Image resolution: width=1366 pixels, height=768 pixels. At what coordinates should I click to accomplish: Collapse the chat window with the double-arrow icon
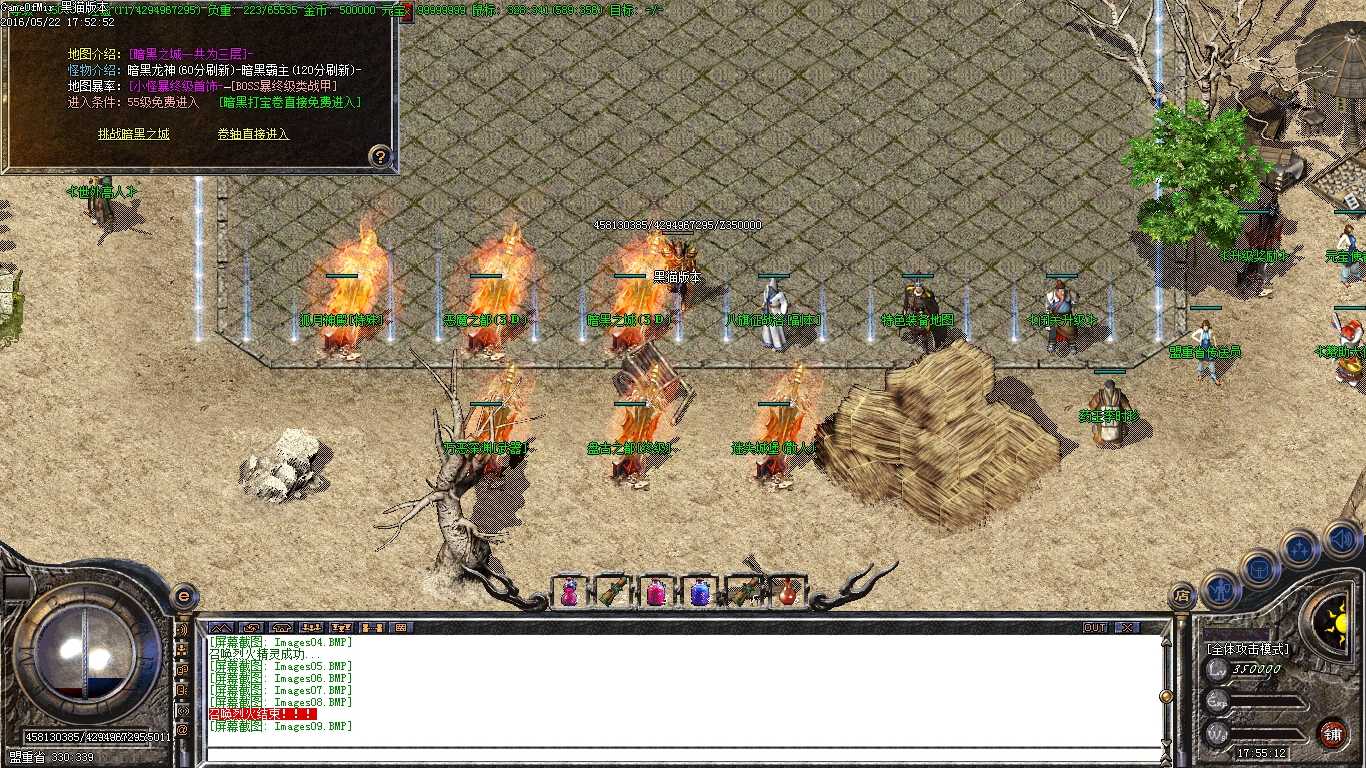pyautogui.click(x=222, y=628)
